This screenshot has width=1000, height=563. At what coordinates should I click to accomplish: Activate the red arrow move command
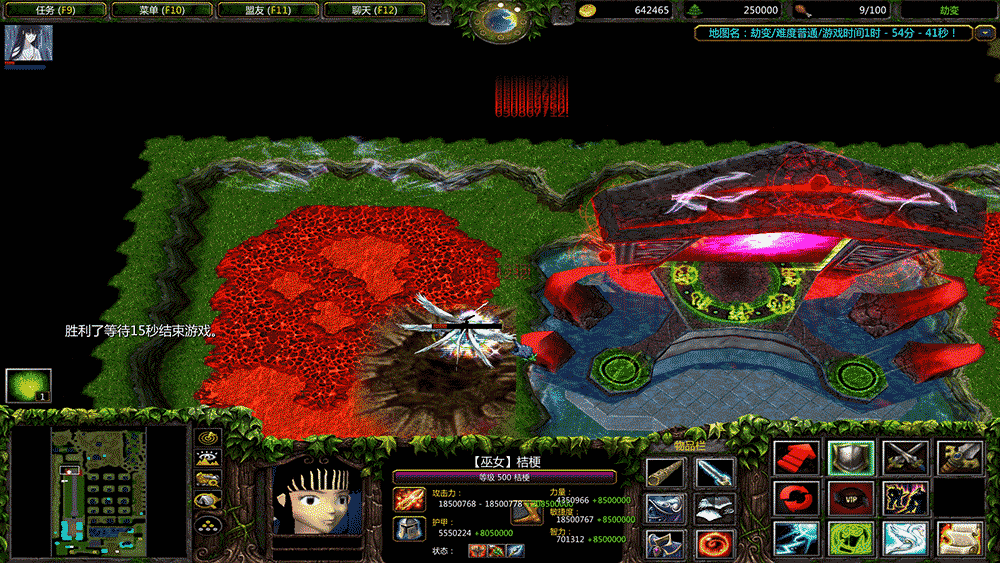pyautogui.click(x=797, y=458)
